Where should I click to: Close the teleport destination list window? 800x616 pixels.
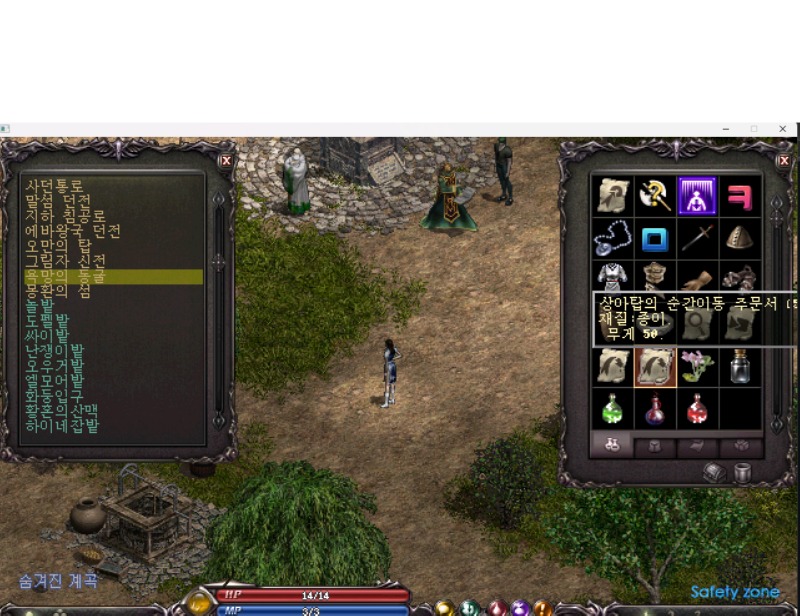point(226,160)
